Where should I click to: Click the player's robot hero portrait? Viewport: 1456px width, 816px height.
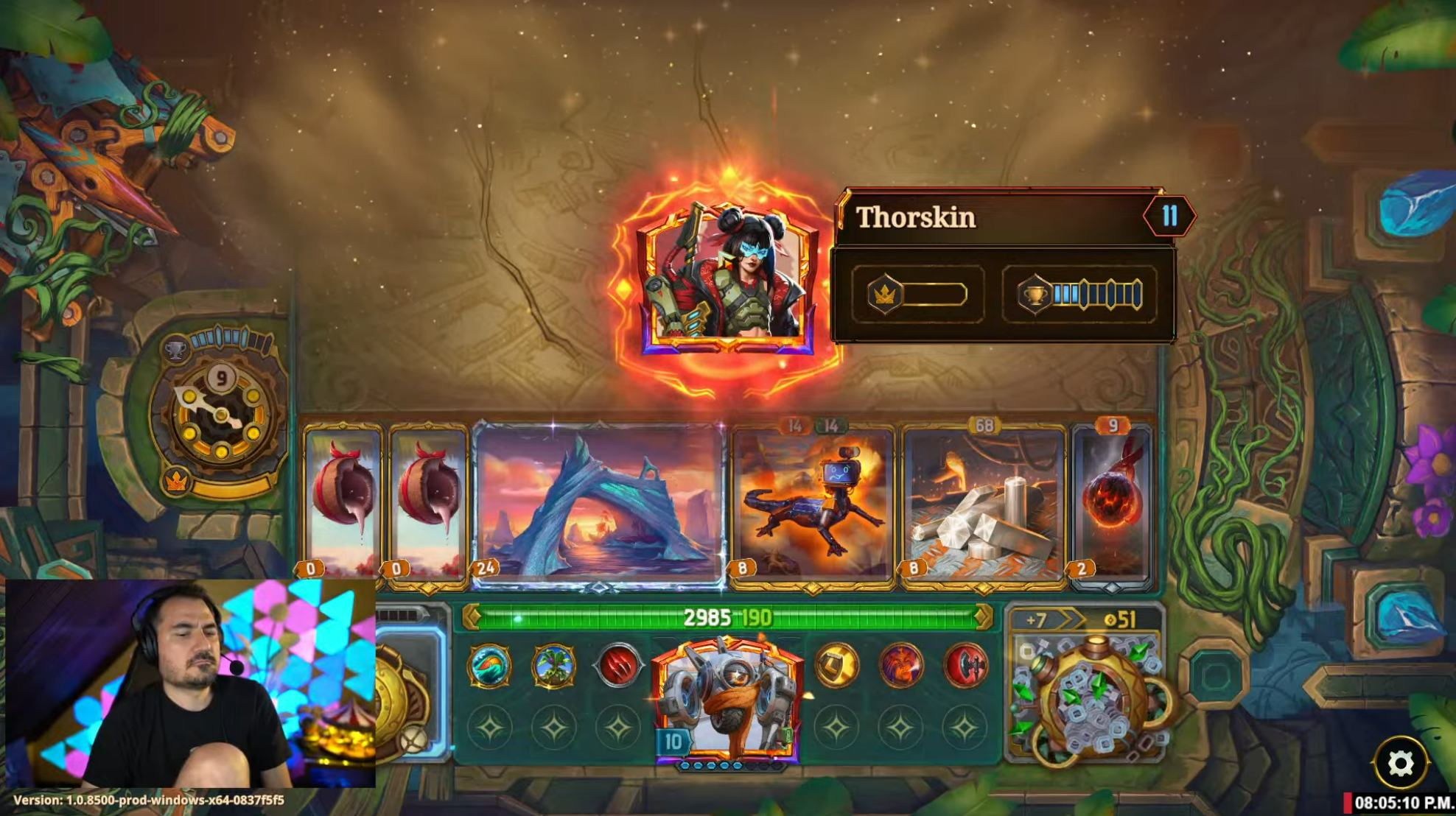tap(727, 700)
